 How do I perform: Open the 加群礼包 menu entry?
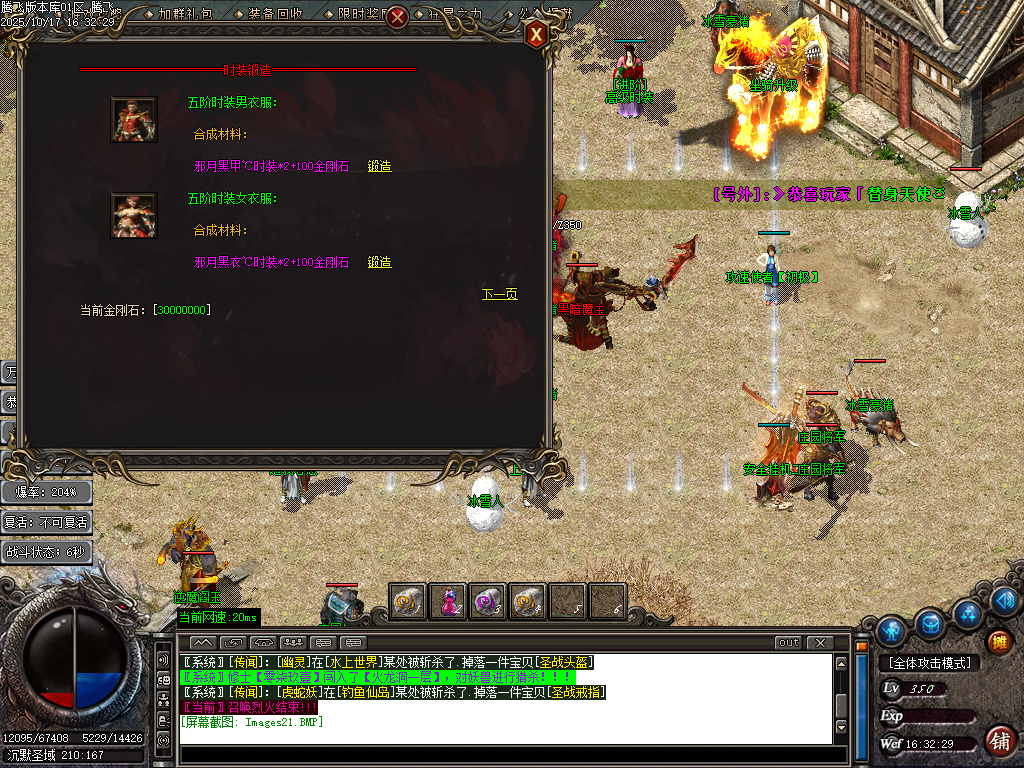pos(185,15)
